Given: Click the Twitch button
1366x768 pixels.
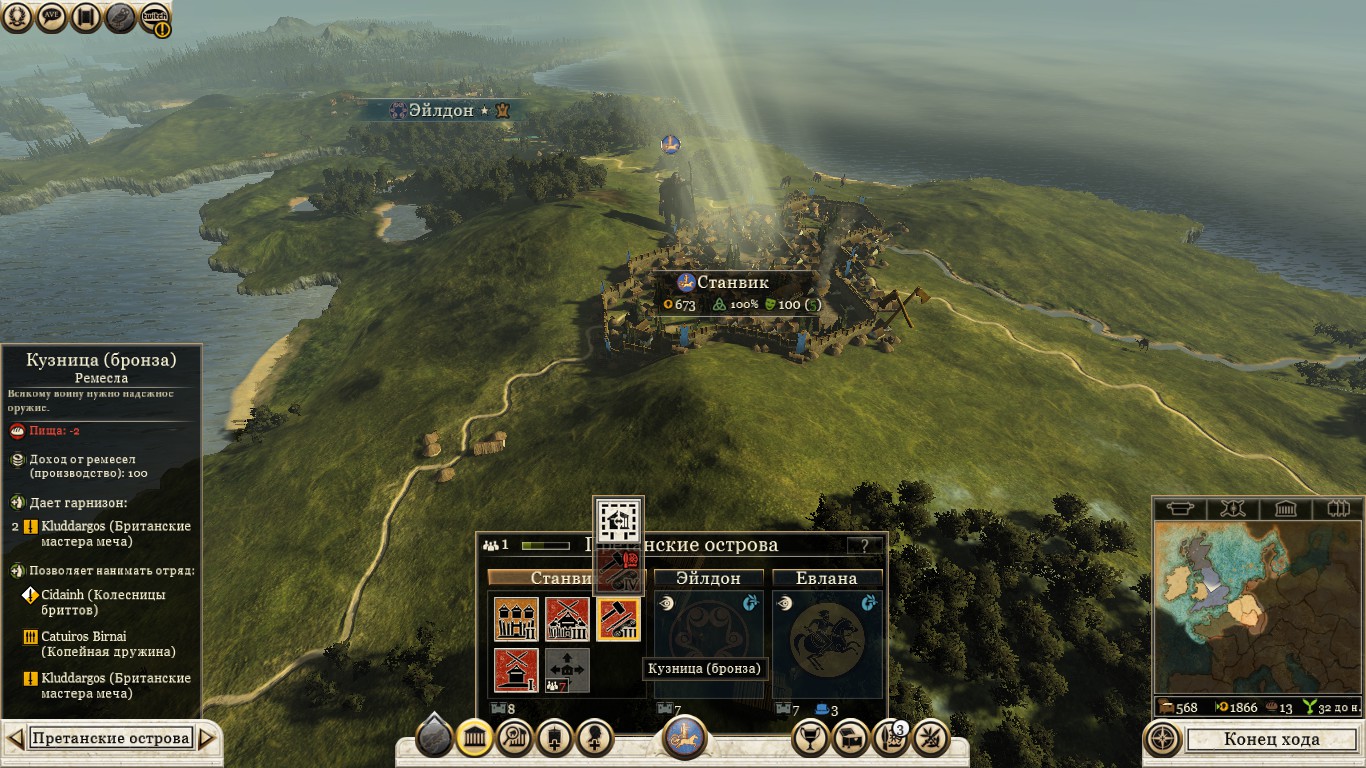Looking at the screenshot, I should [x=154, y=17].
